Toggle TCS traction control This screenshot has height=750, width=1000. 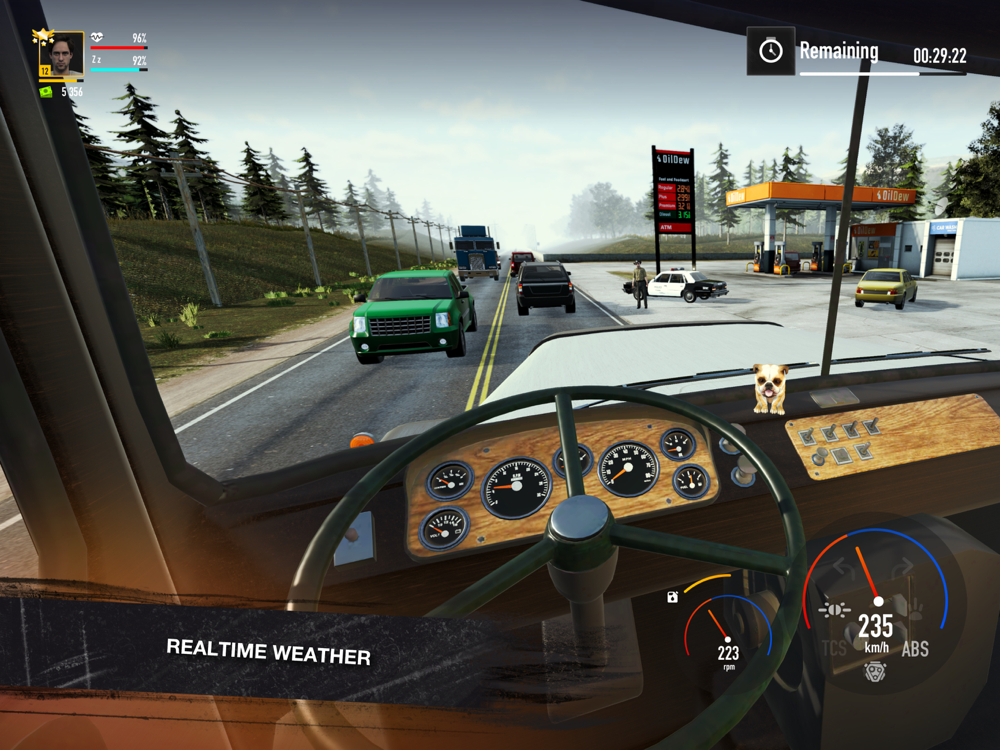834,649
